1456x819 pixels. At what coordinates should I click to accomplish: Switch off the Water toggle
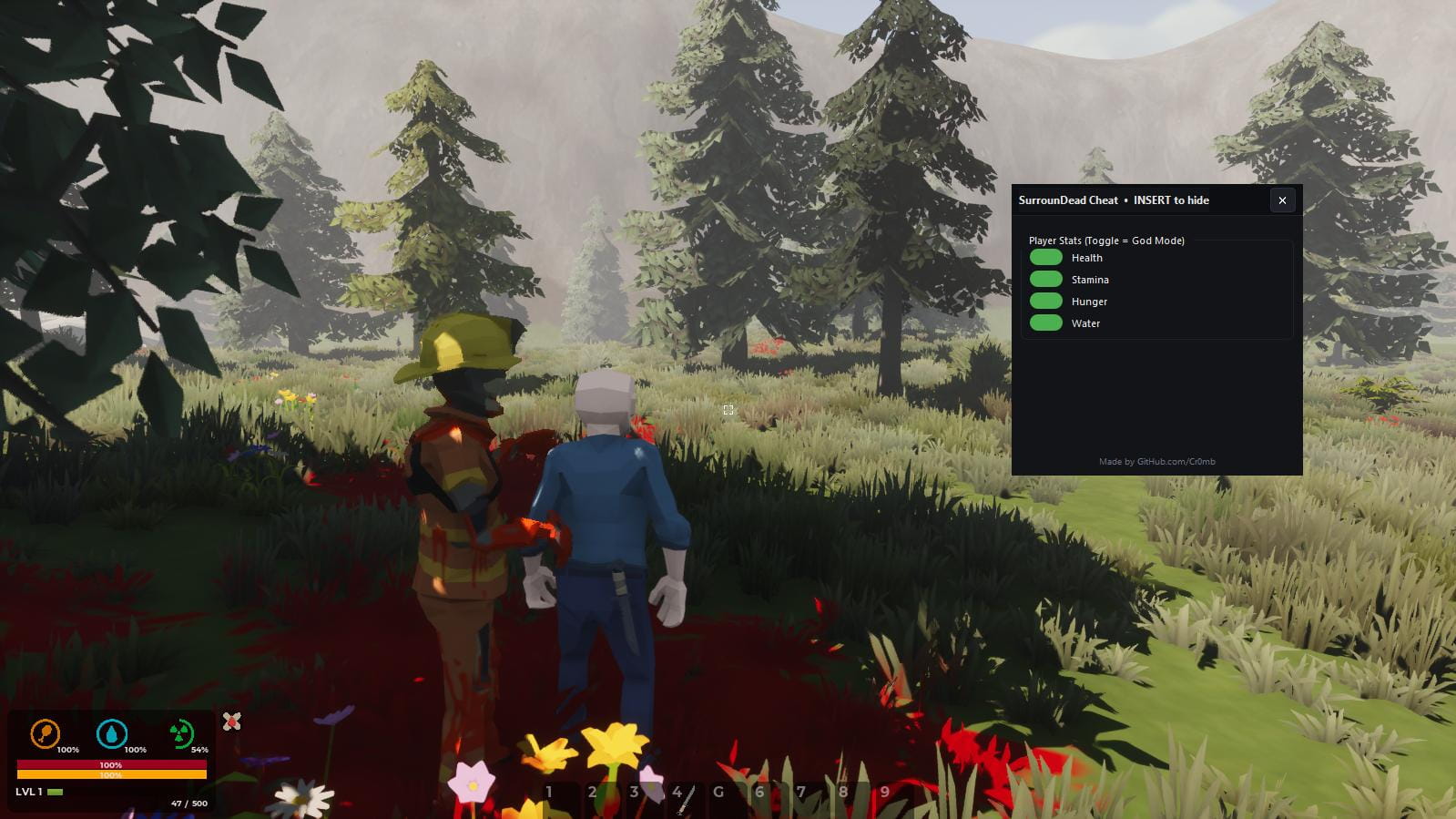tap(1045, 323)
